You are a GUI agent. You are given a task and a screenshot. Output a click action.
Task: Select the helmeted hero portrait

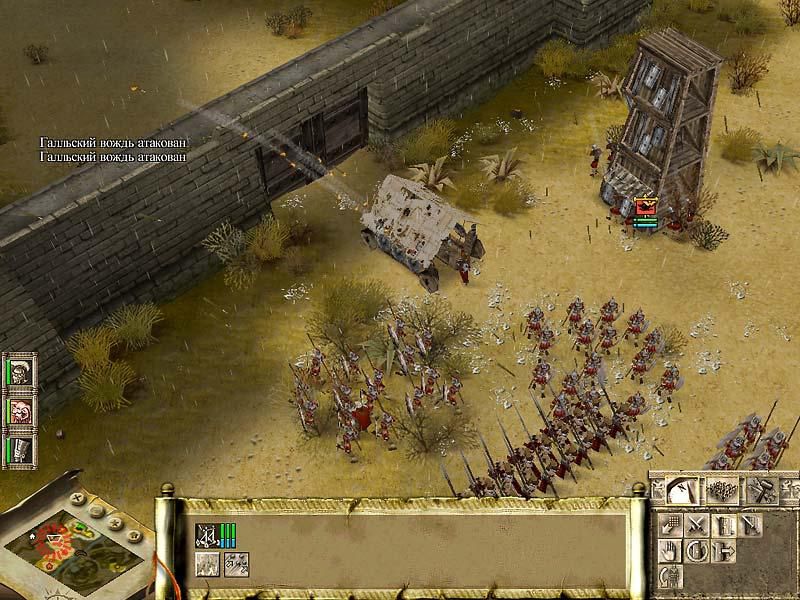click(x=20, y=371)
